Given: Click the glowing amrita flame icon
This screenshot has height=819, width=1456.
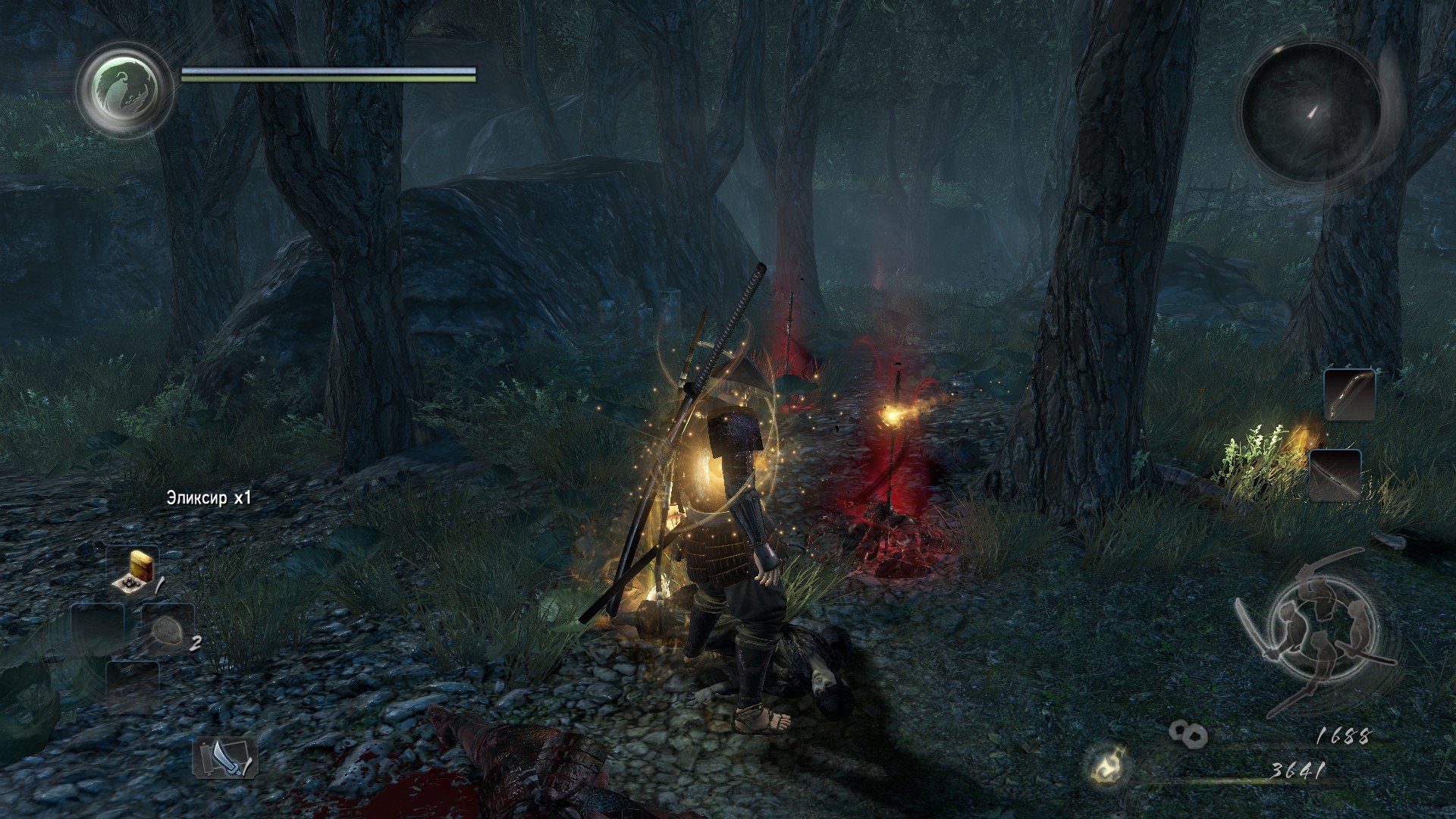Looking at the screenshot, I should click(1108, 766).
